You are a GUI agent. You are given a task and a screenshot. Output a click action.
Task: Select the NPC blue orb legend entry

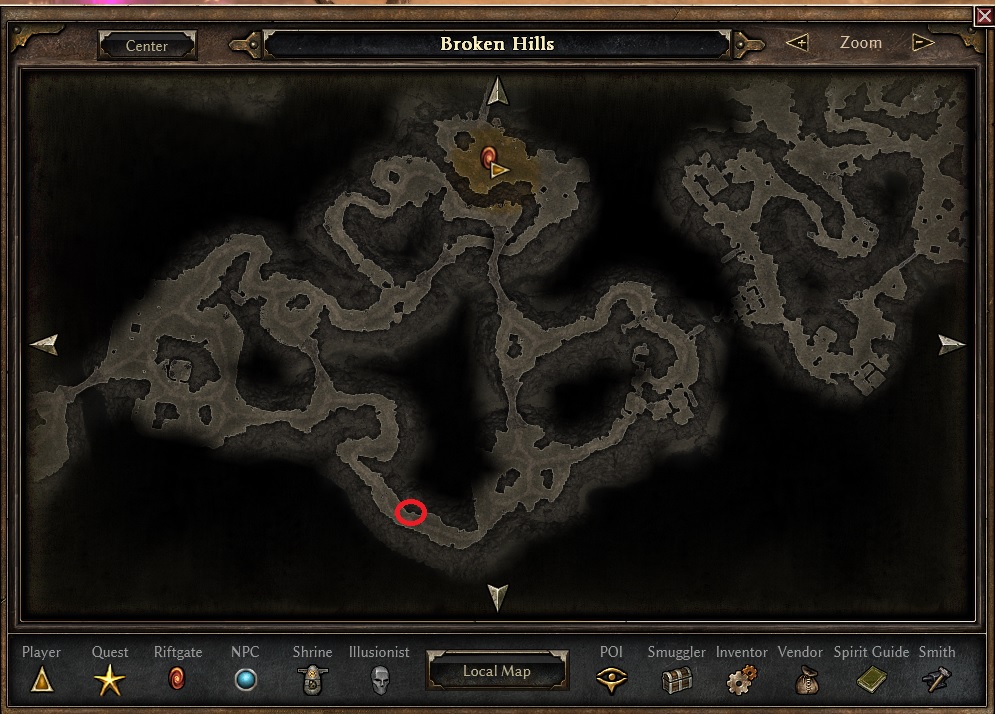click(x=245, y=681)
